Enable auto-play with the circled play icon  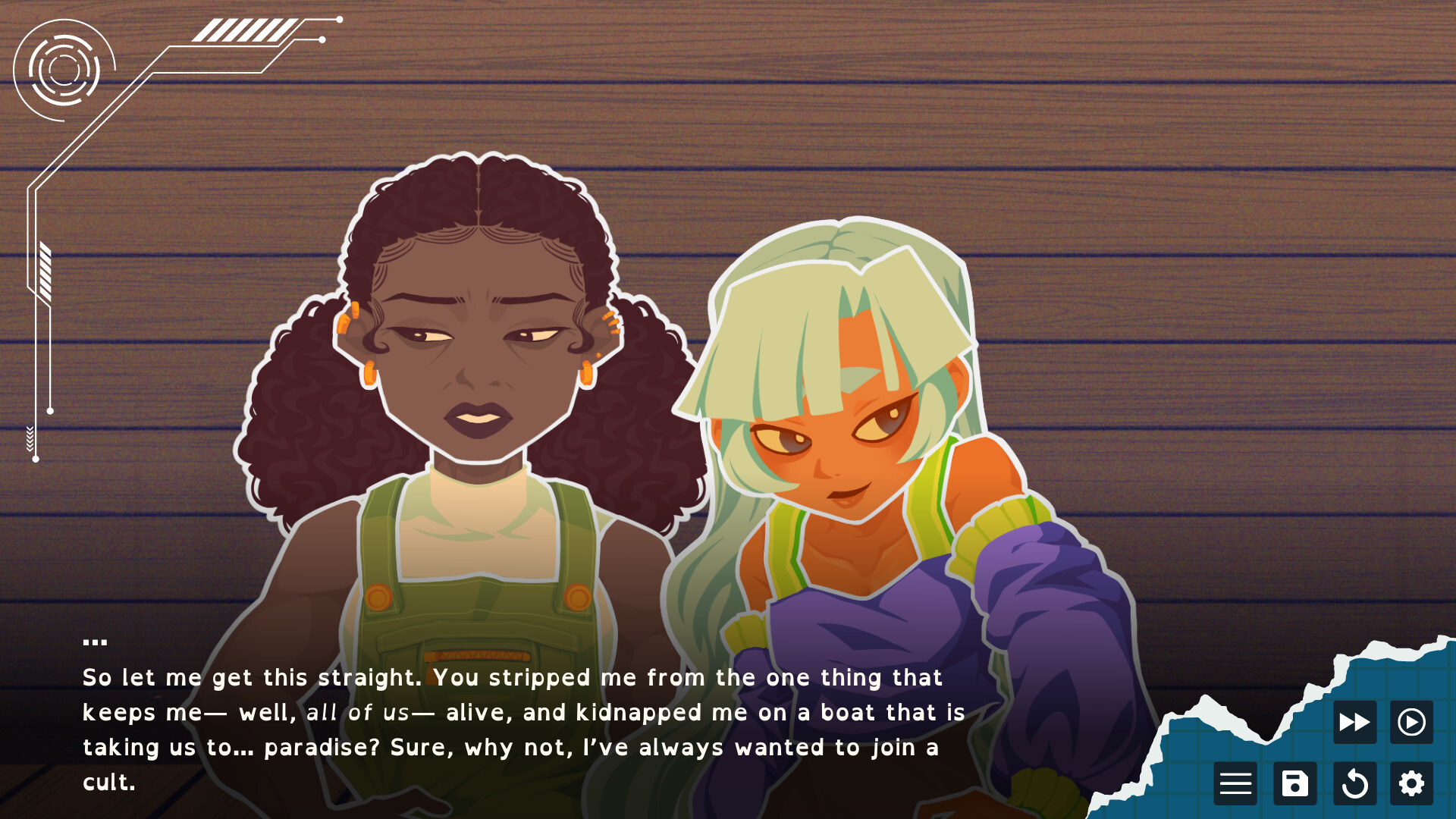point(1410,721)
